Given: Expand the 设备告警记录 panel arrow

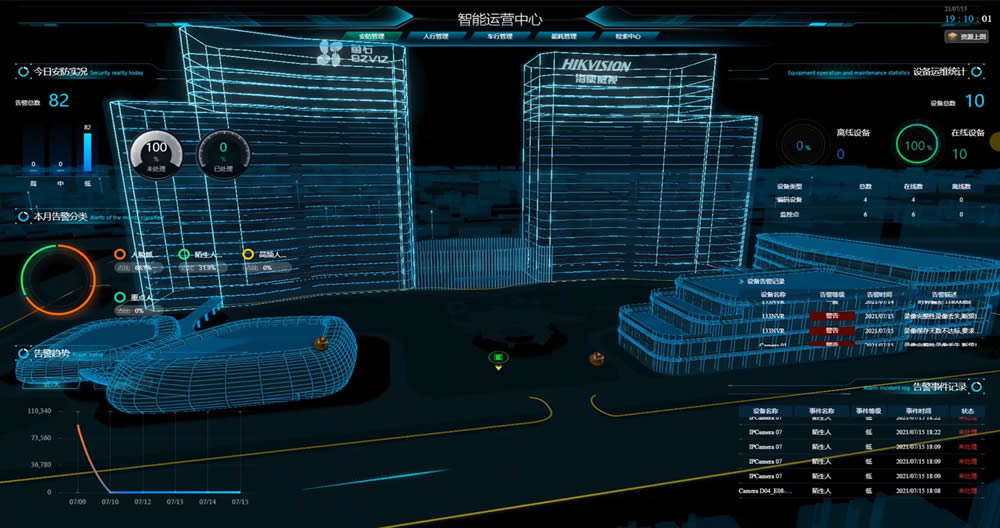Looking at the screenshot, I should [741, 282].
